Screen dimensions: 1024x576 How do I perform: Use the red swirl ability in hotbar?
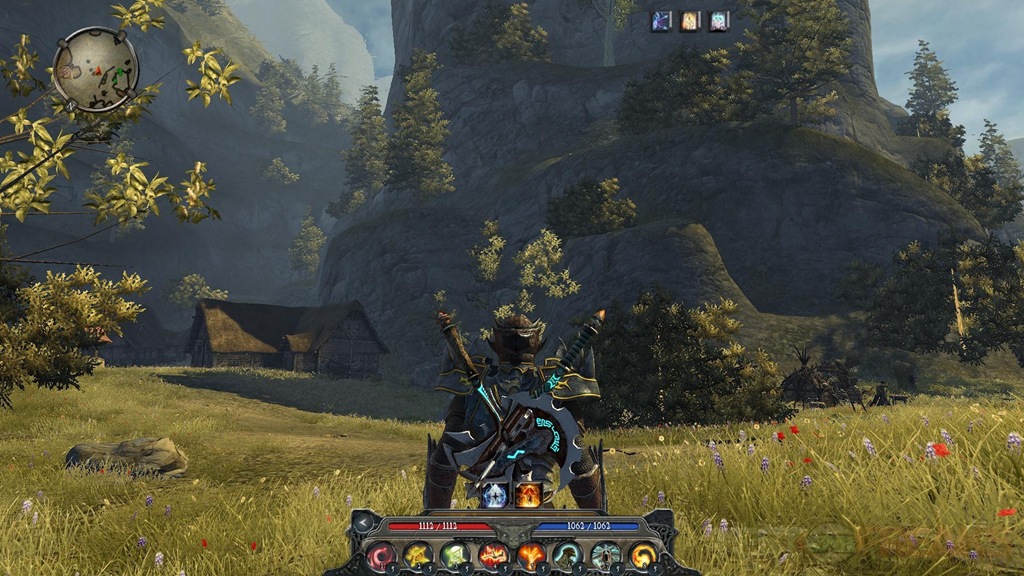(x=381, y=555)
